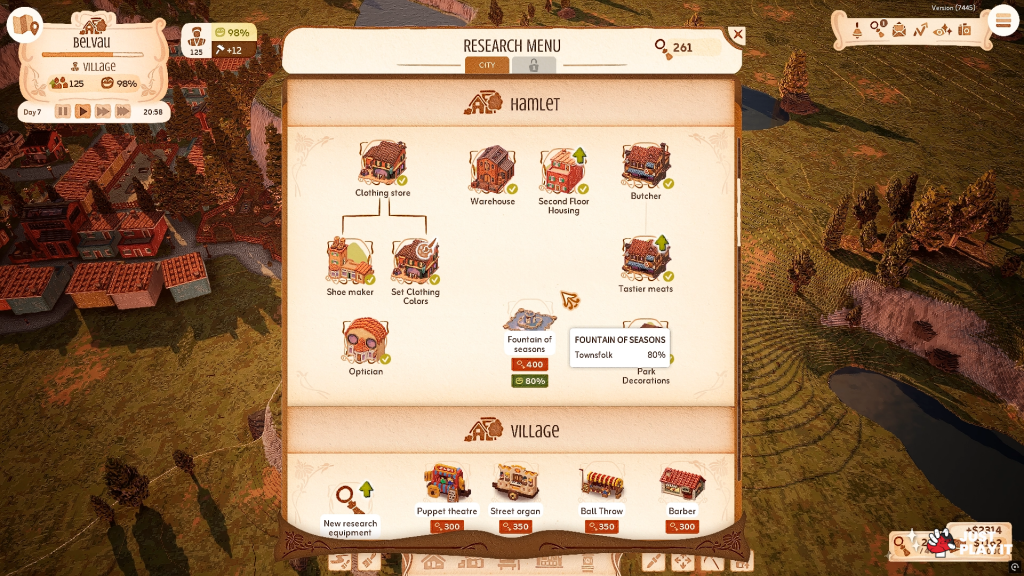1024x576 pixels.
Task: Open the world map button
Action: (x=24, y=26)
